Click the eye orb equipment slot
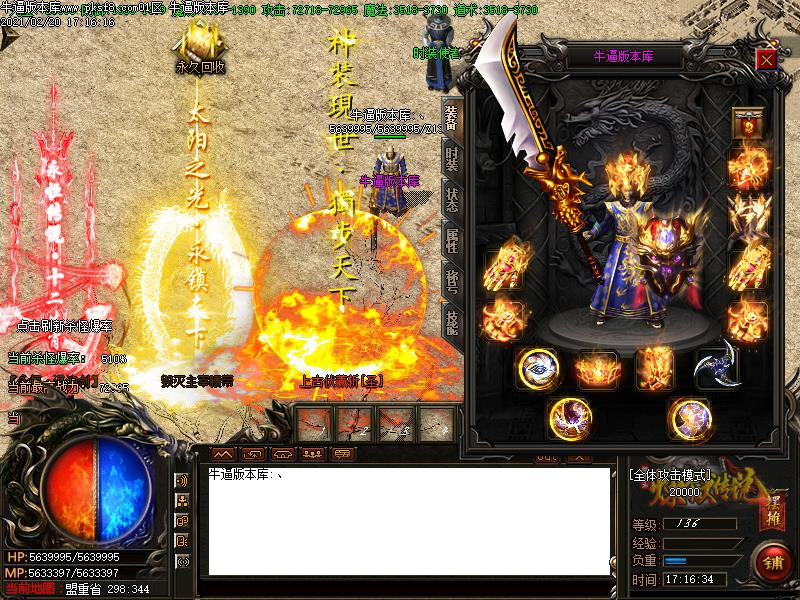This screenshot has width=800, height=600. click(538, 368)
